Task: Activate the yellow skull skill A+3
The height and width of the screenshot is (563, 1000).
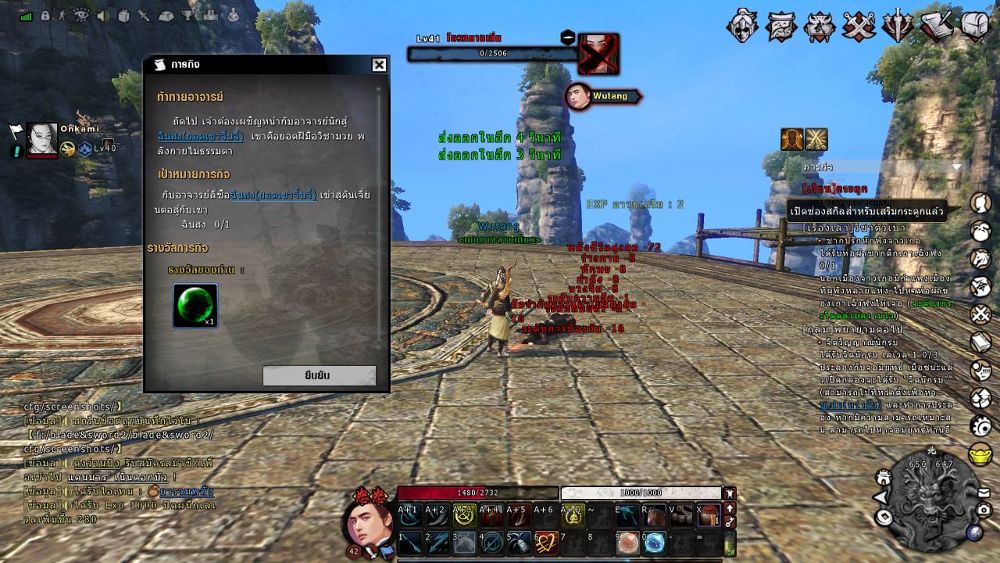Action: click(463, 515)
